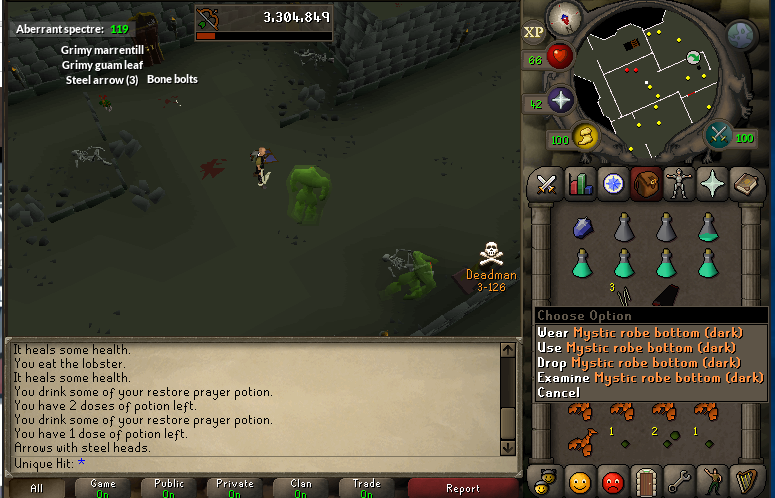Select the blue gem inventory slot
This screenshot has width=775, height=498.
point(583,229)
